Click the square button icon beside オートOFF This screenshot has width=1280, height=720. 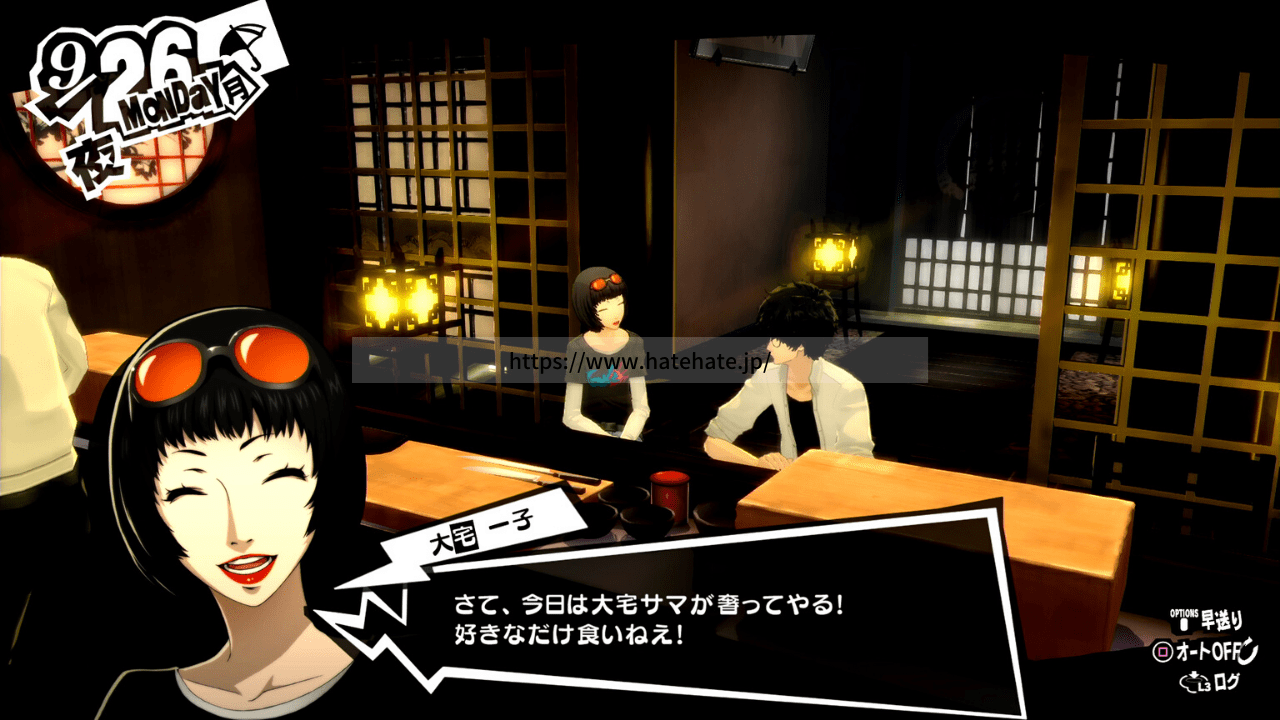tap(1162, 650)
